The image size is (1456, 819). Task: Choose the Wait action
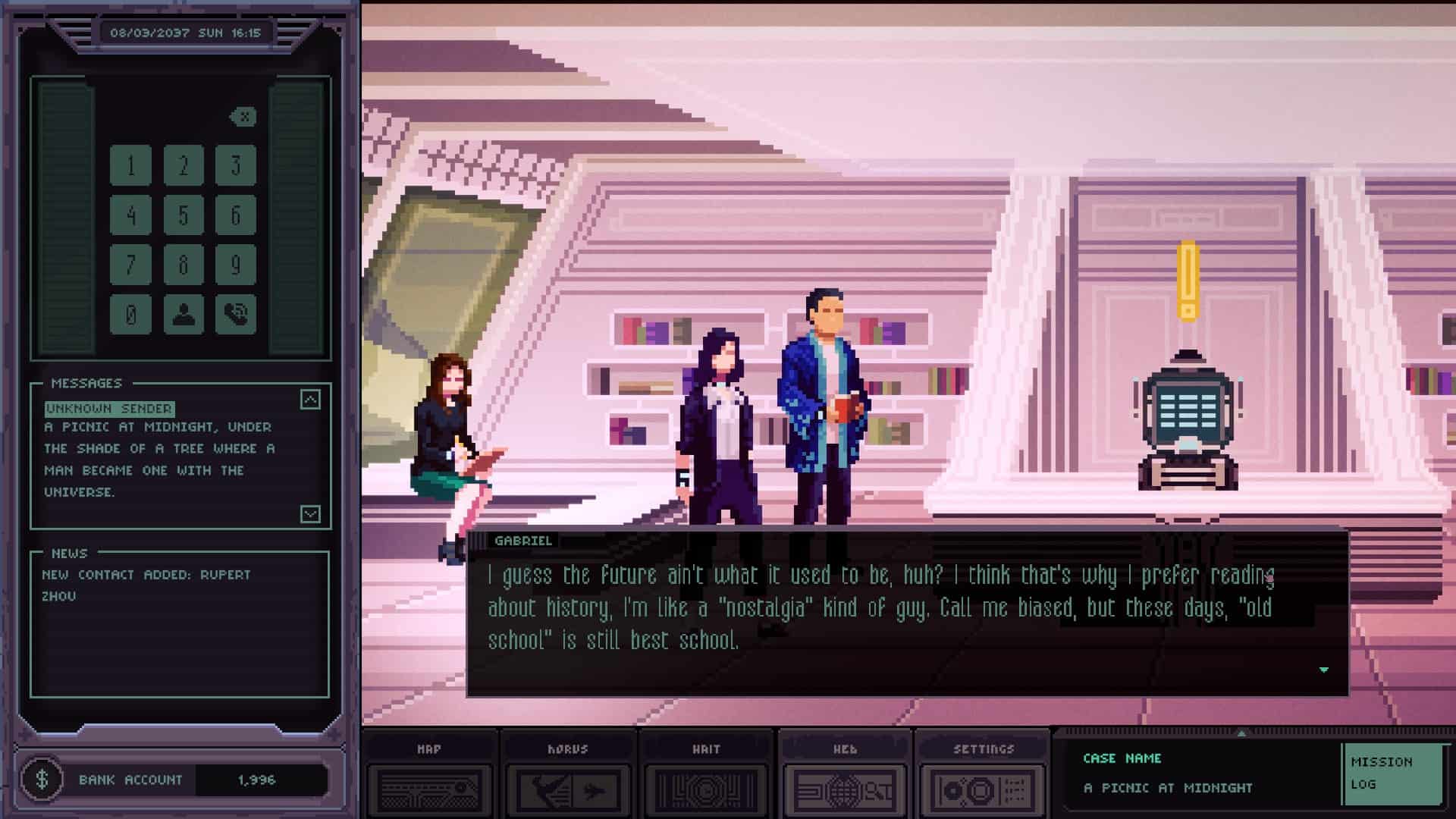click(x=706, y=777)
